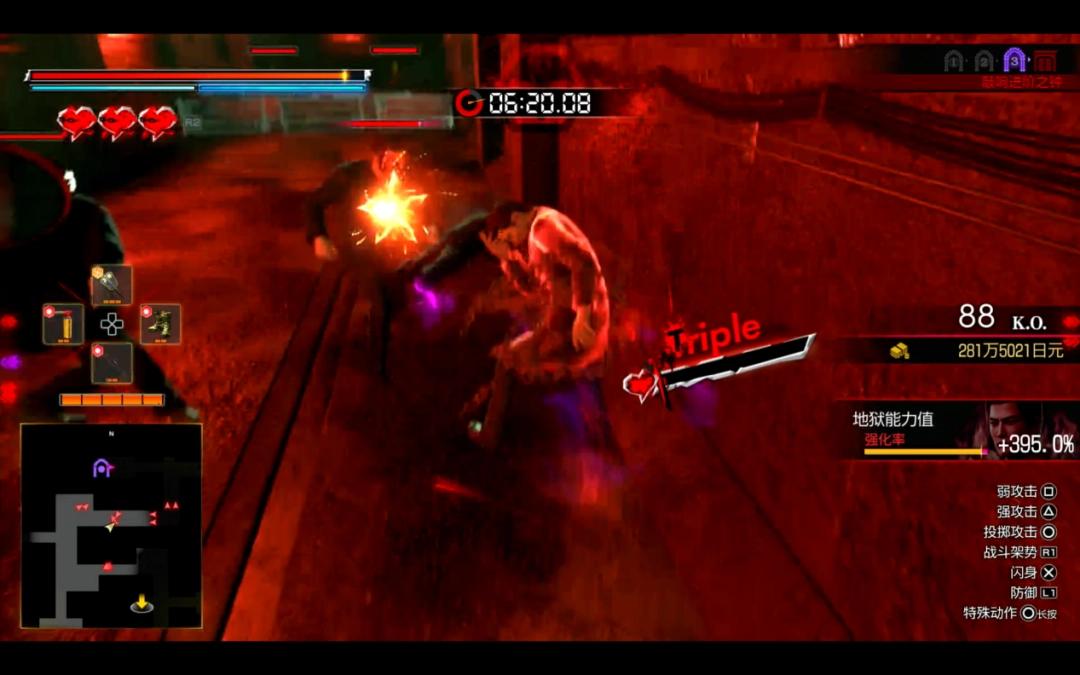This screenshot has width=1080, height=675.
Task: Use the yellow canister quick slot item
Action: pos(63,324)
